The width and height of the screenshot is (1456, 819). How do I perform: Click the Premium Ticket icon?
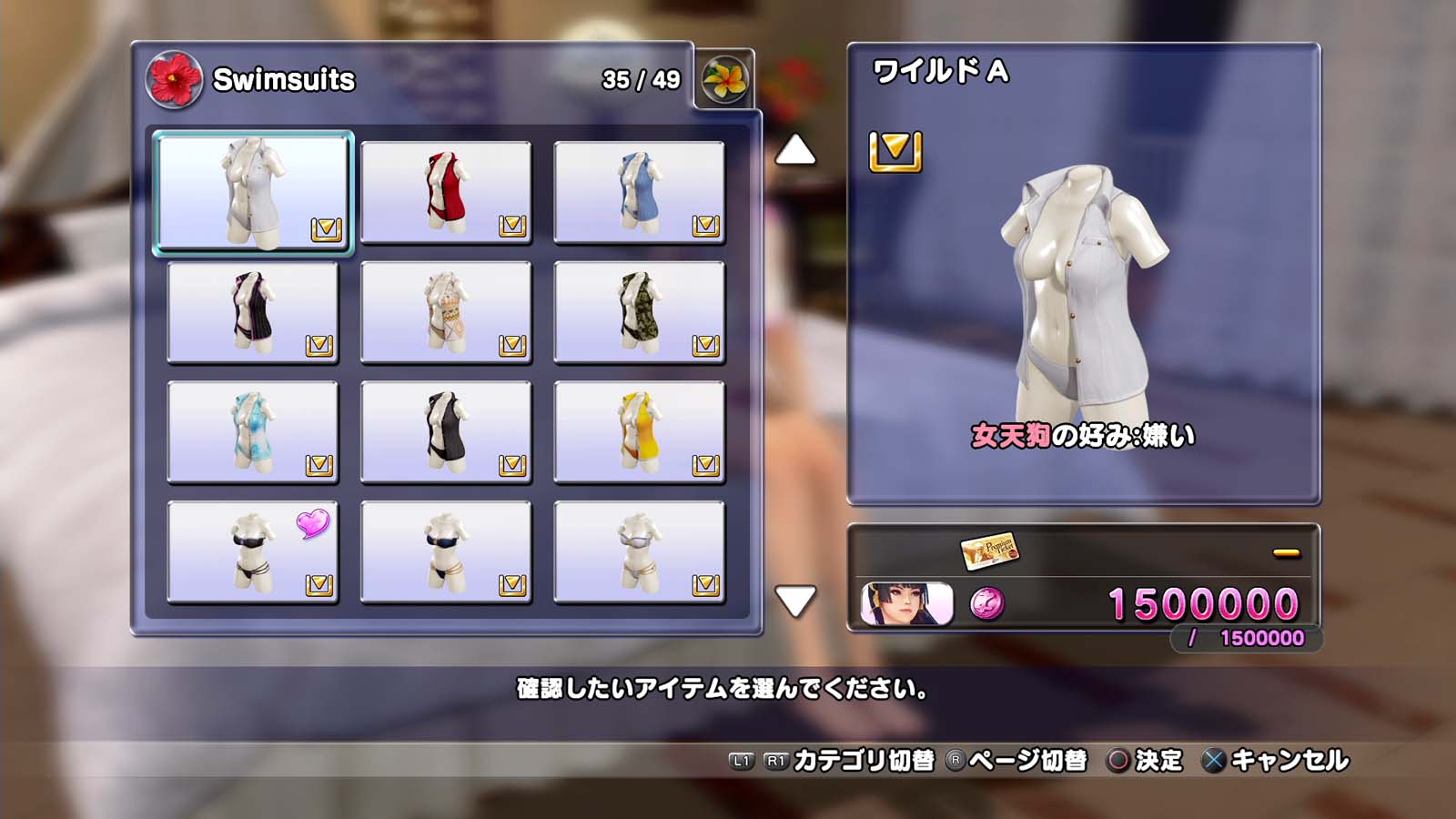[989, 550]
